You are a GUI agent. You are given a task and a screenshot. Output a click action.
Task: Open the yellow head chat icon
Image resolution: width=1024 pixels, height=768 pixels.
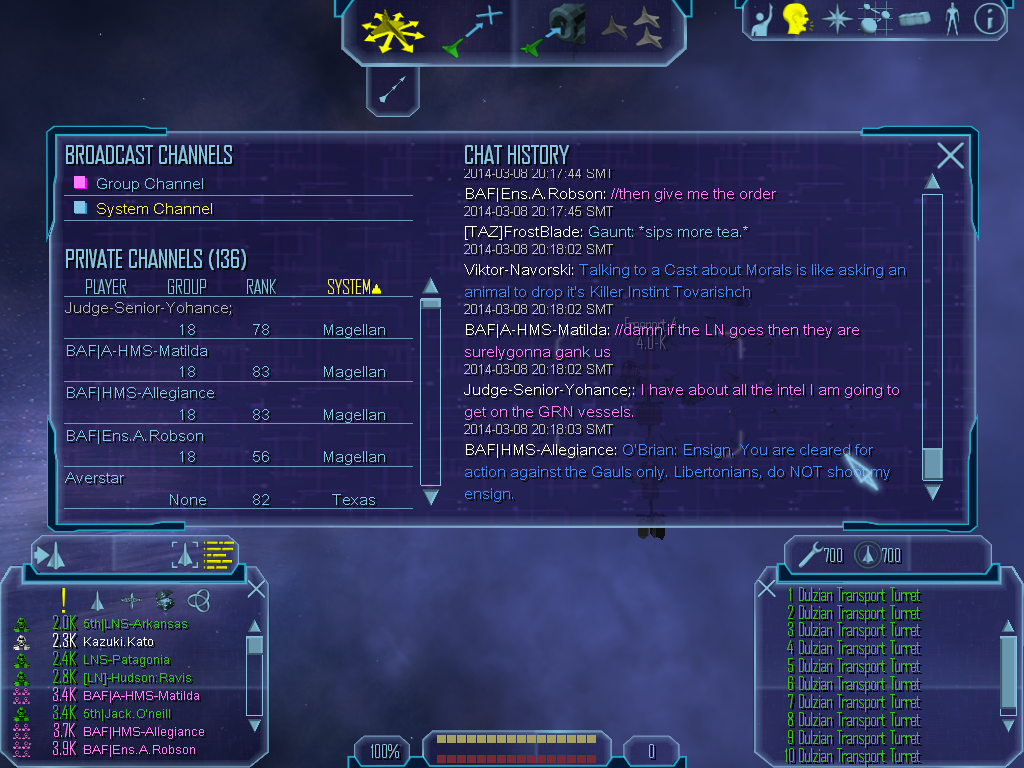[x=796, y=18]
